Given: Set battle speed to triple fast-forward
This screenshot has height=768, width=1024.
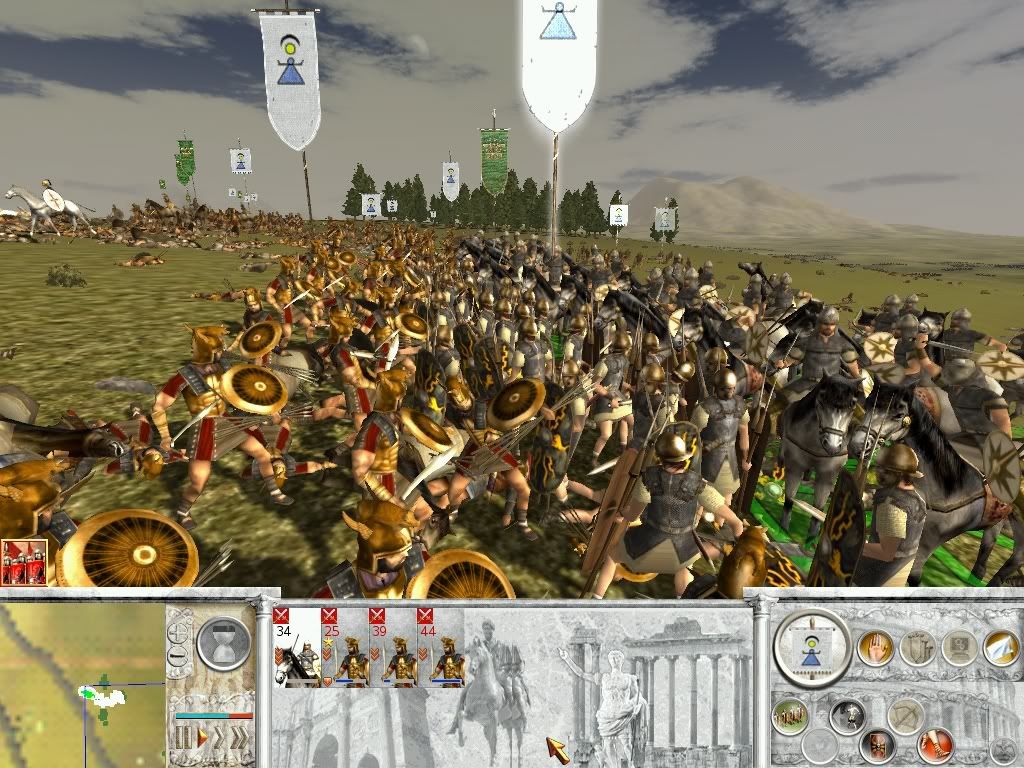Looking at the screenshot, I should (x=240, y=739).
